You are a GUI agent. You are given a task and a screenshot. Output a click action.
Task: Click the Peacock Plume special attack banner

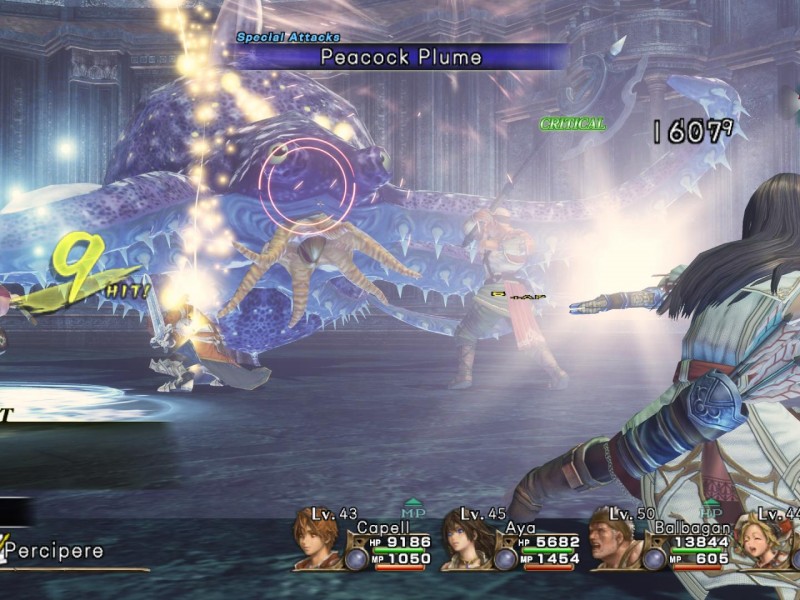[x=400, y=56]
